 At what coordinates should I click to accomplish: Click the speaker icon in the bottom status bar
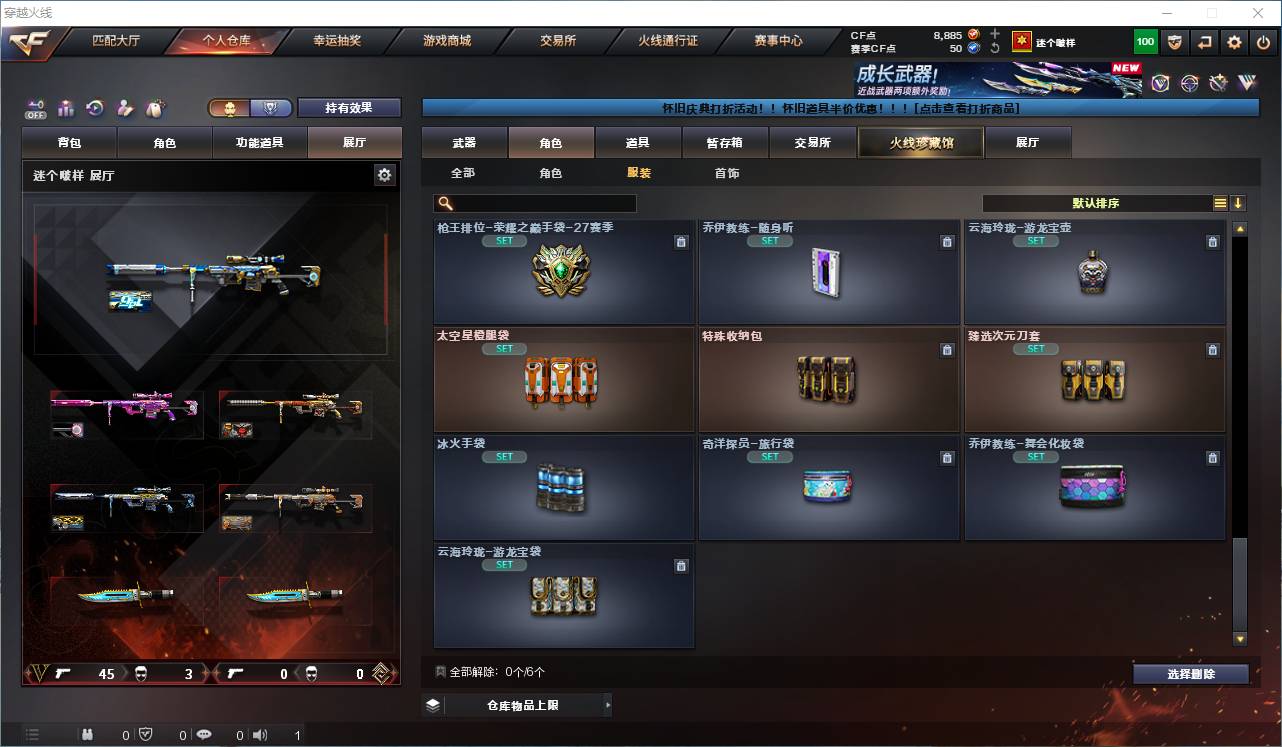[x=259, y=733]
